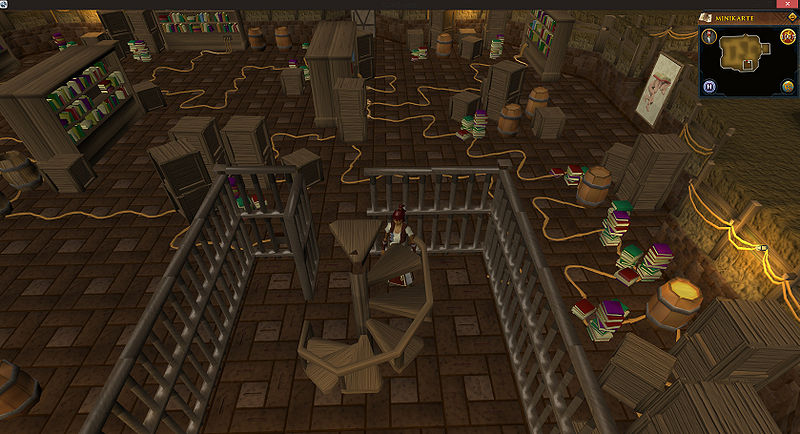Open the world map globe icon
The width and height of the screenshot is (800, 434).
tap(787, 87)
